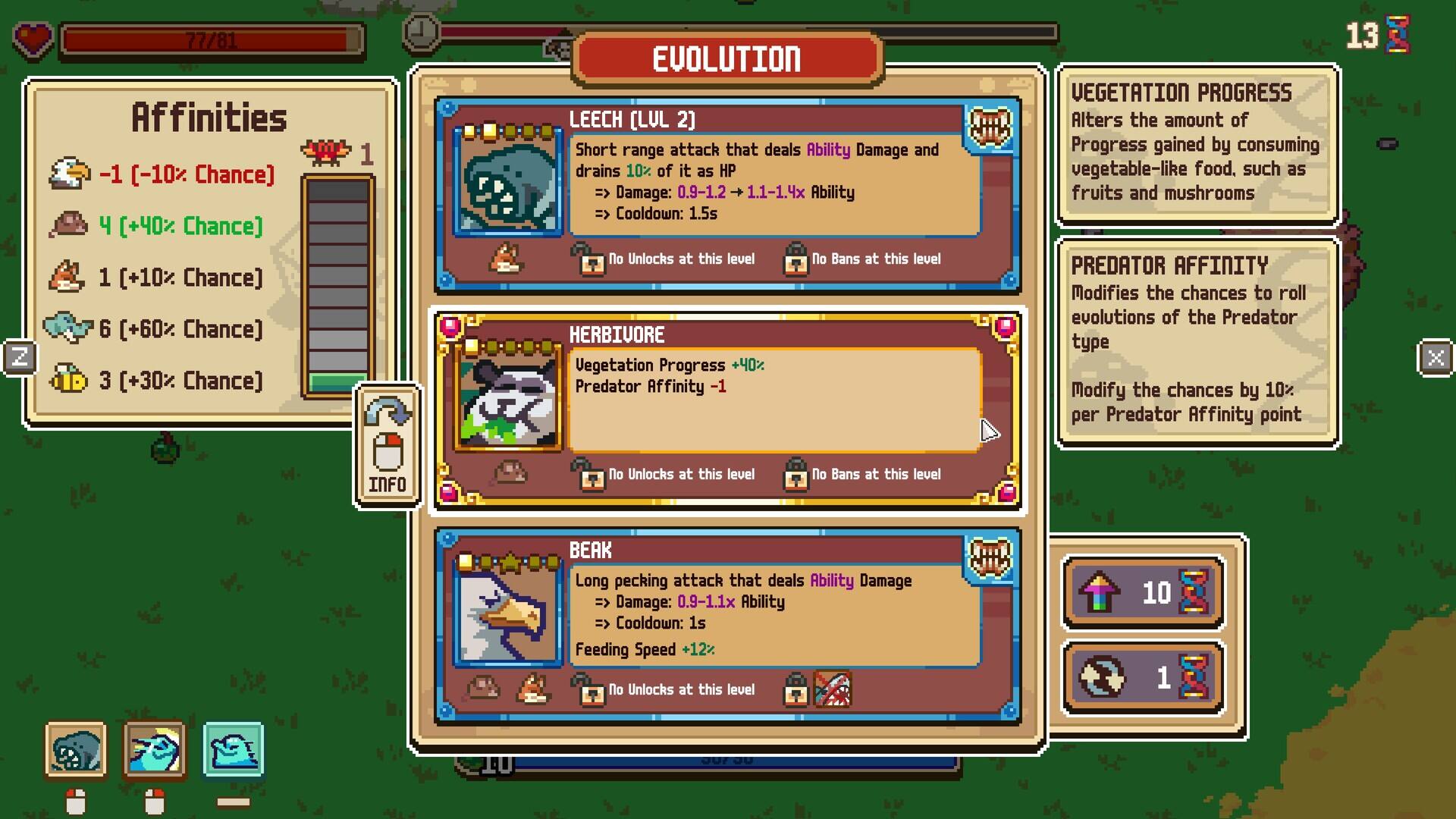The width and height of the screenshot is (1456, 819).
Task: Click the fox affinity row
Action: [155, 278]
